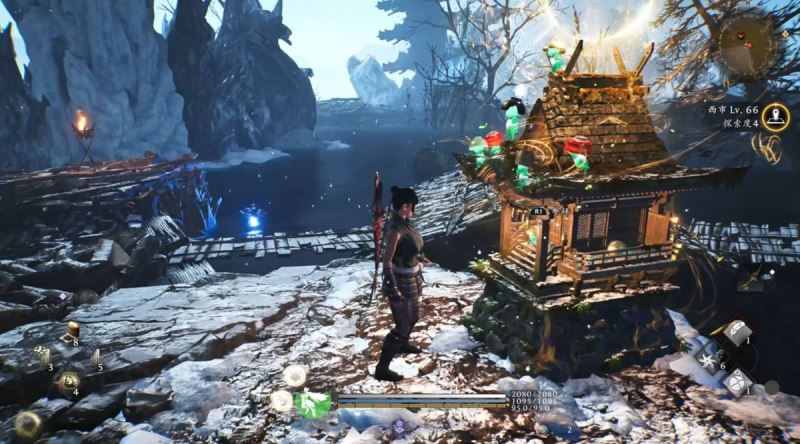
Task: Choose the shuriken tool slot
Action: tap(708, 359)
